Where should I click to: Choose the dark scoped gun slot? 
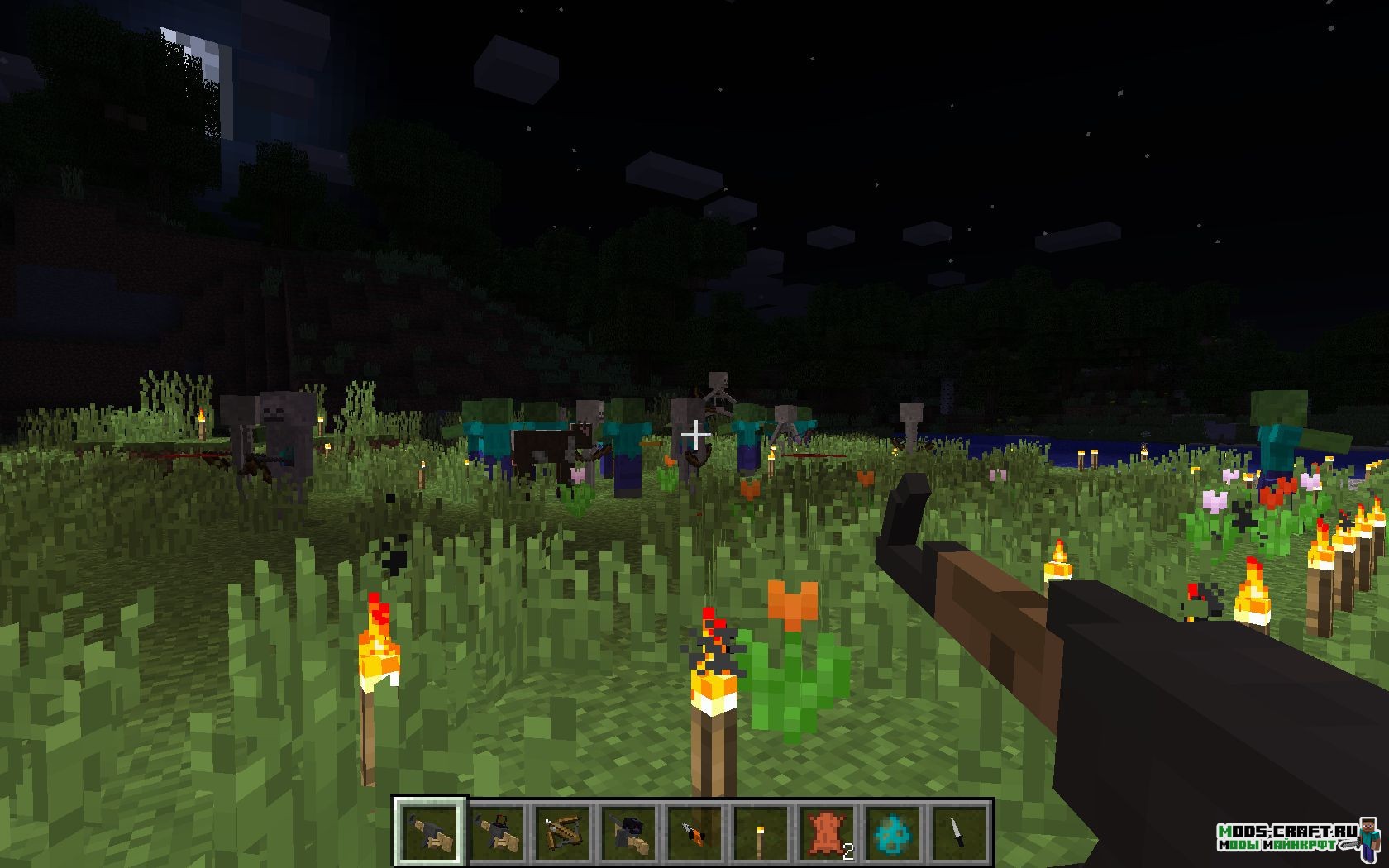coord(629,830)
